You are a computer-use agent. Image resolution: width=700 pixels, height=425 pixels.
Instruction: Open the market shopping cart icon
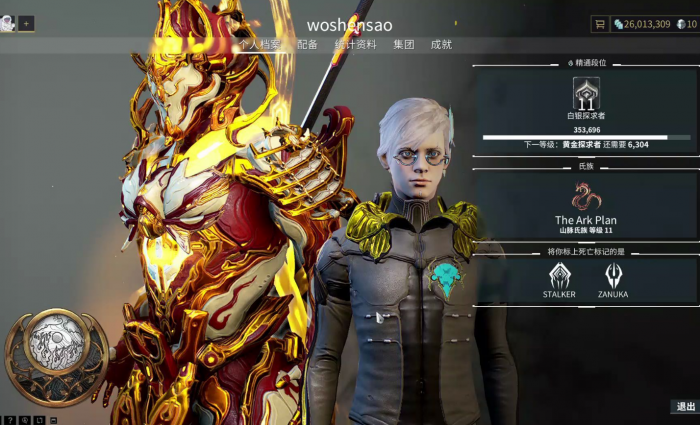pos(600,24)
